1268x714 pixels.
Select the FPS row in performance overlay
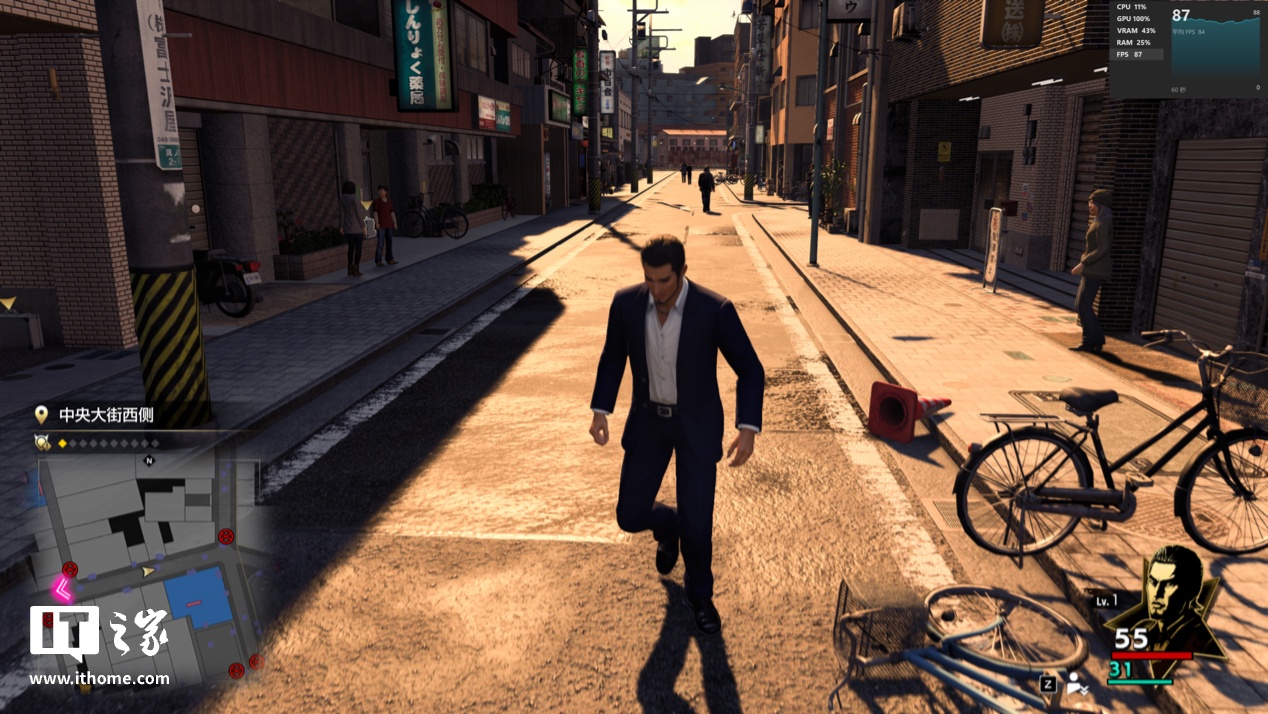coord(1139,54)
